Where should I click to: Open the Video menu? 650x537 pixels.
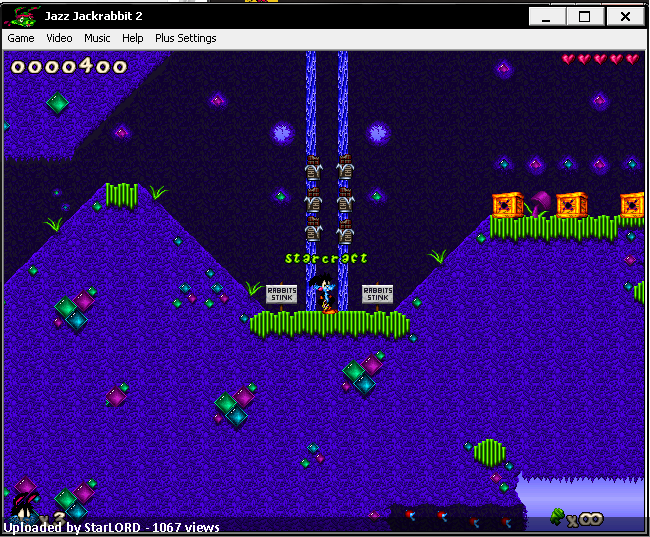59,38
